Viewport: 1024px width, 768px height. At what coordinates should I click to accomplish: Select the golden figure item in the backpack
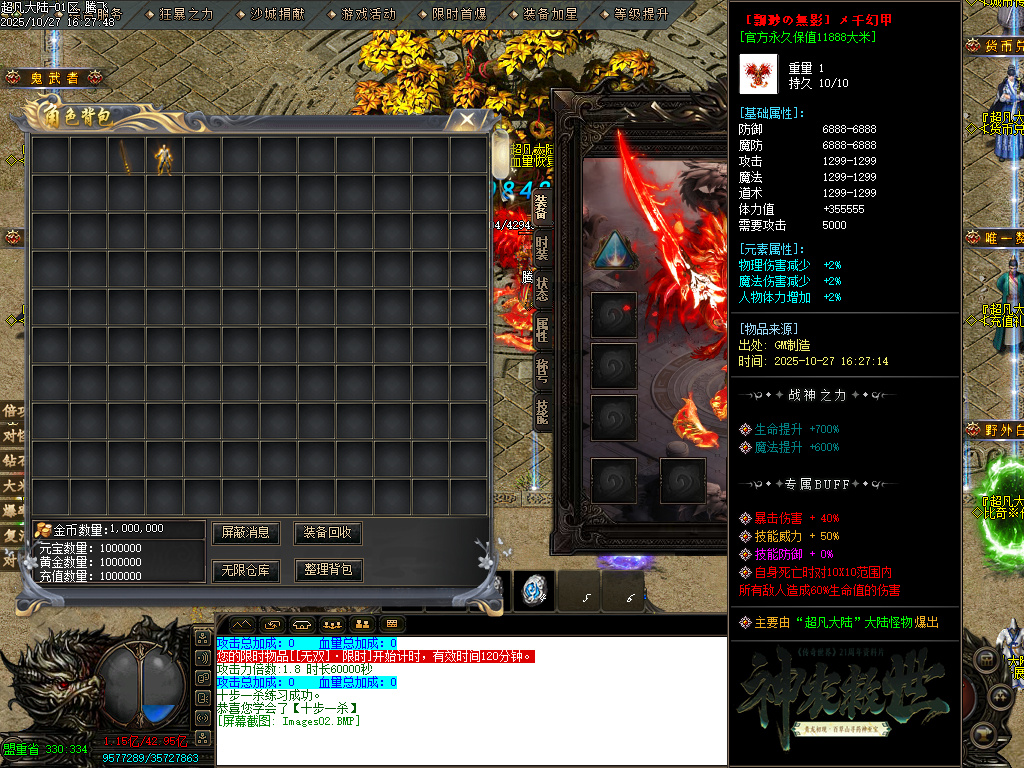164,156
